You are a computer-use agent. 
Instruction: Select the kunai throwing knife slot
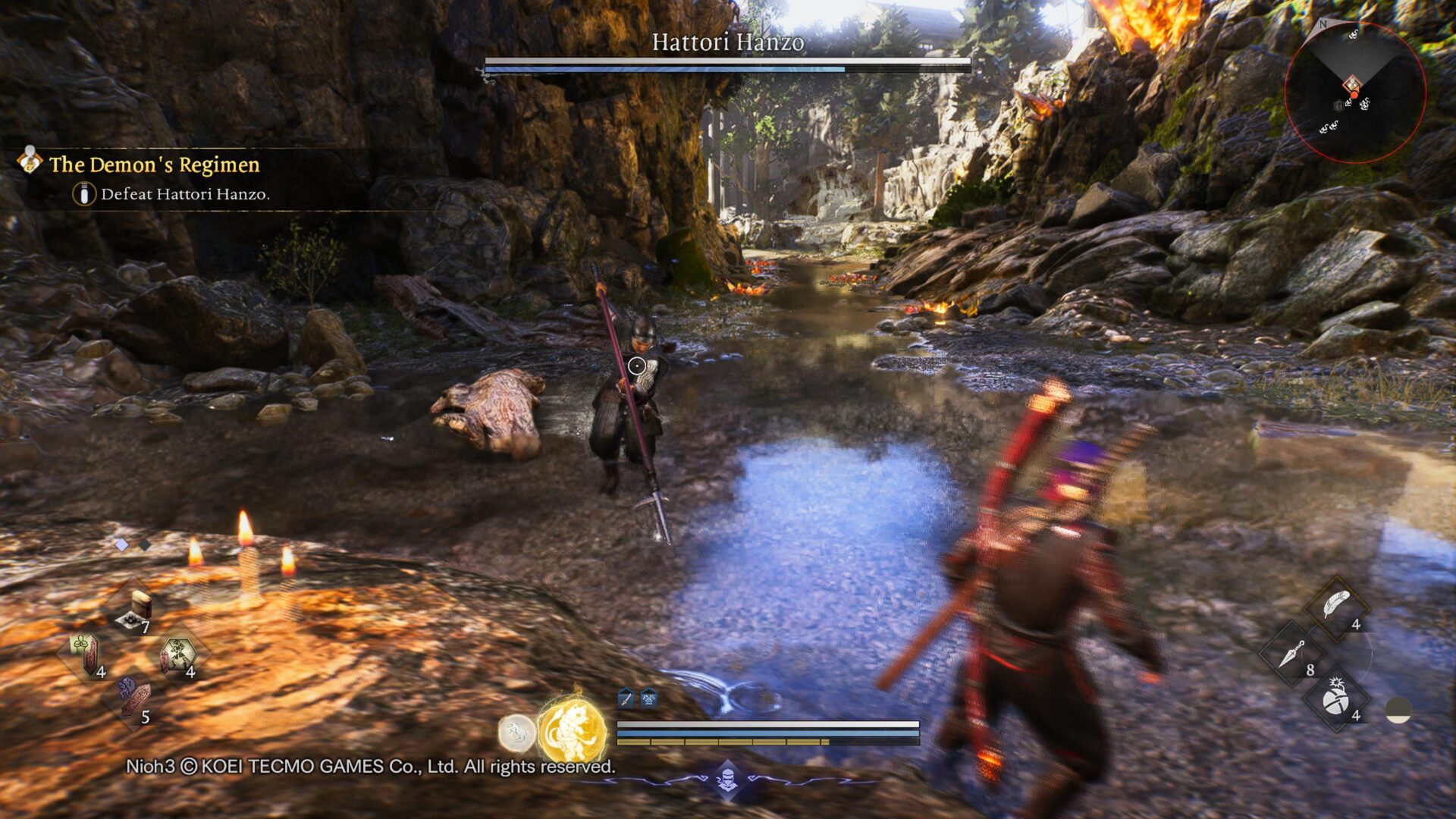pos(1291,654)
